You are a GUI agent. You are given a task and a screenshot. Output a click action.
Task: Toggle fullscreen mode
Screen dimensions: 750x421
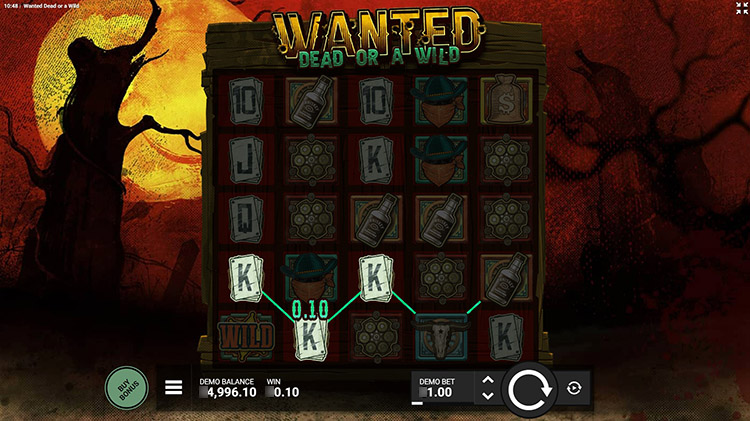coord(739,8)
